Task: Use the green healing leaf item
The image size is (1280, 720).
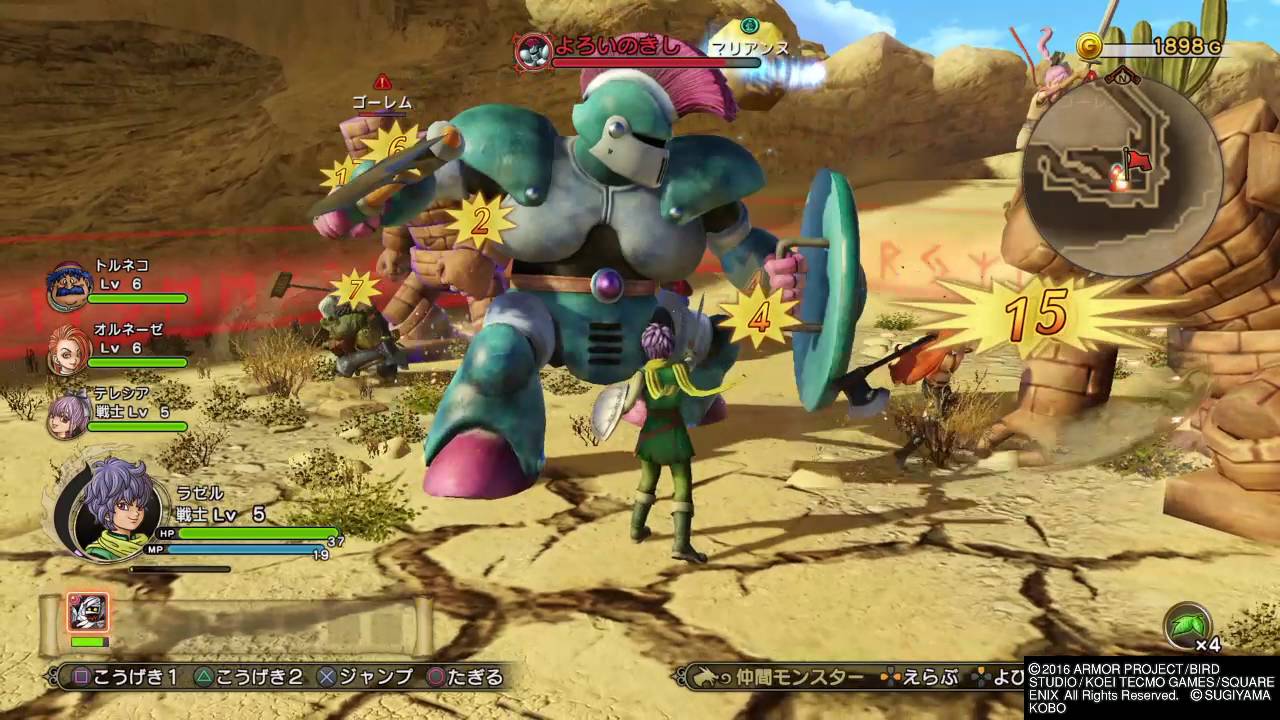Action: pos(1187,627)
